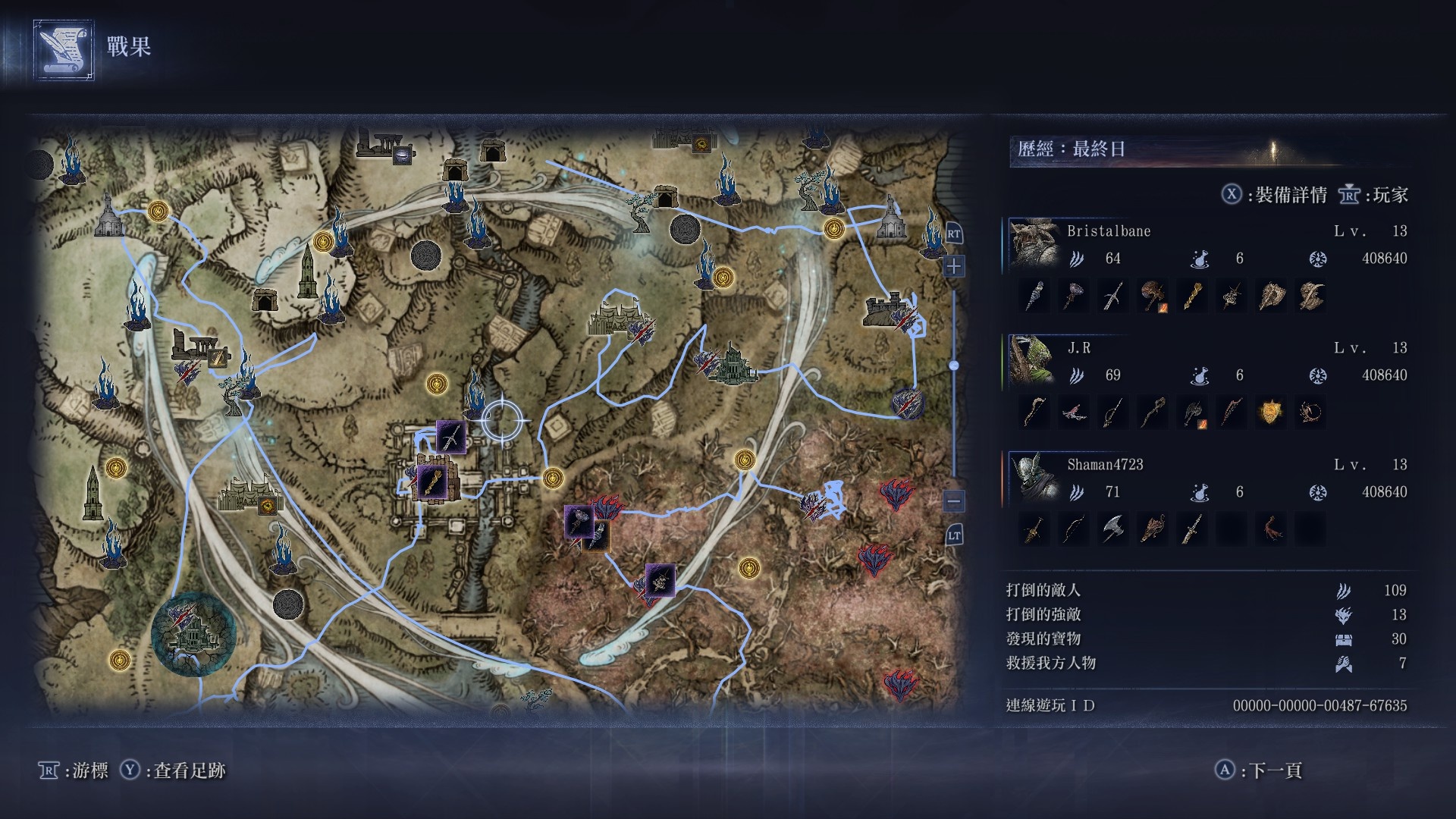This screenshot has width=1456, height=819.
Task: Click the map zoom-in plus button
Action: [x=953, y=267]
